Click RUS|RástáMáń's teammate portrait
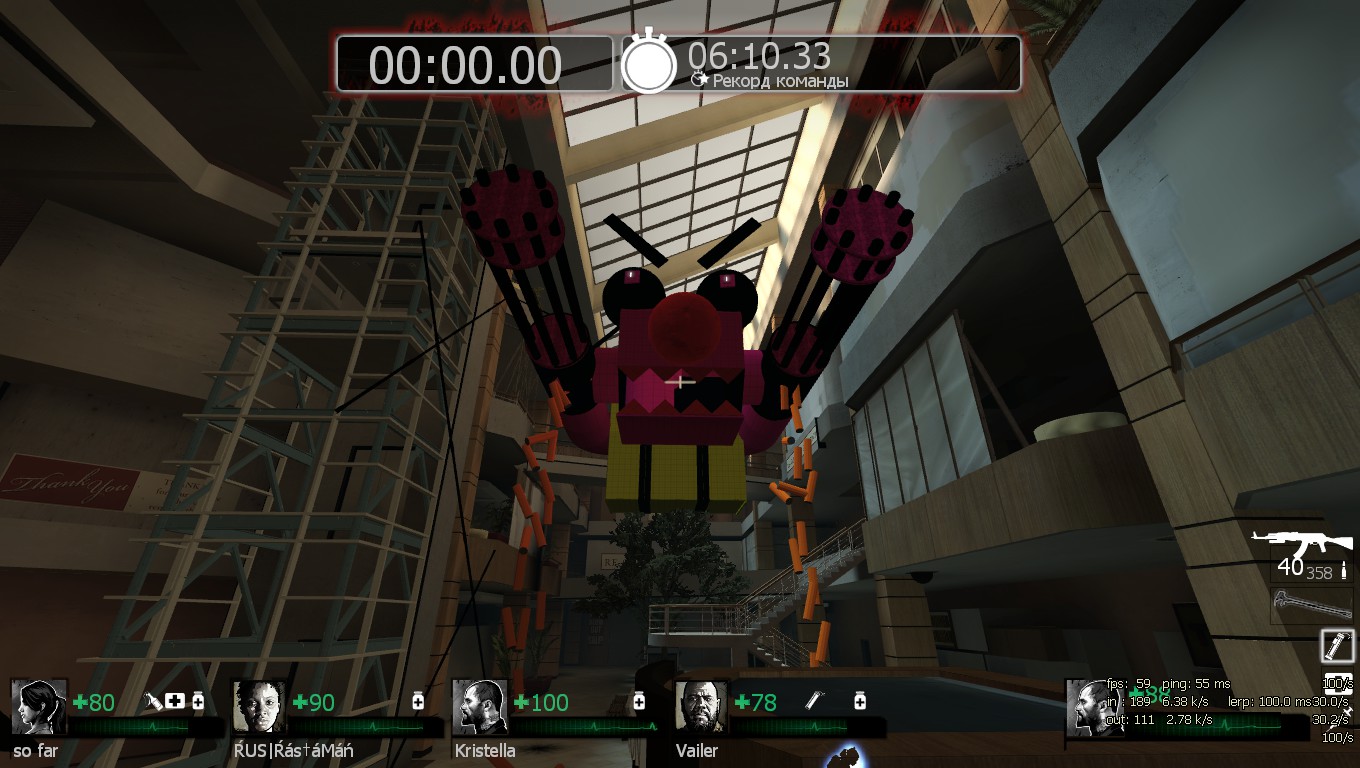 coord(259,708)
